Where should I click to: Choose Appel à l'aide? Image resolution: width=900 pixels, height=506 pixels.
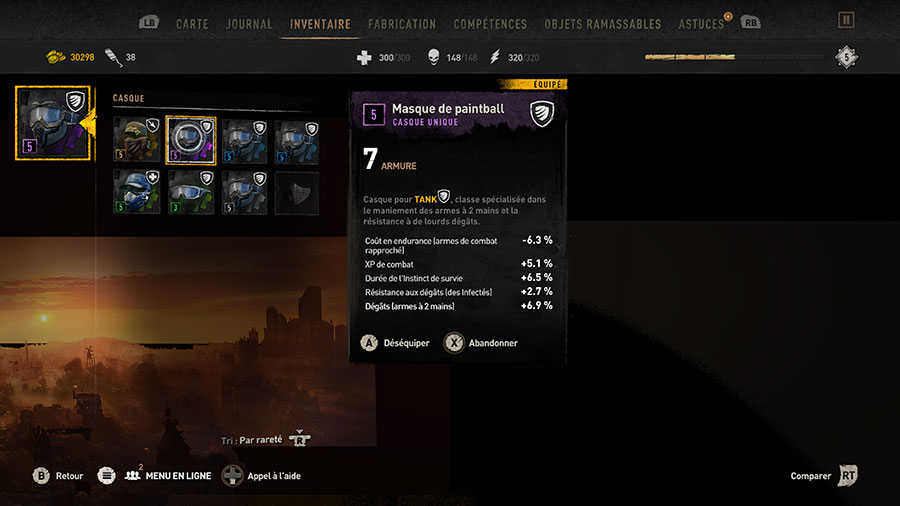pos(262,476)
